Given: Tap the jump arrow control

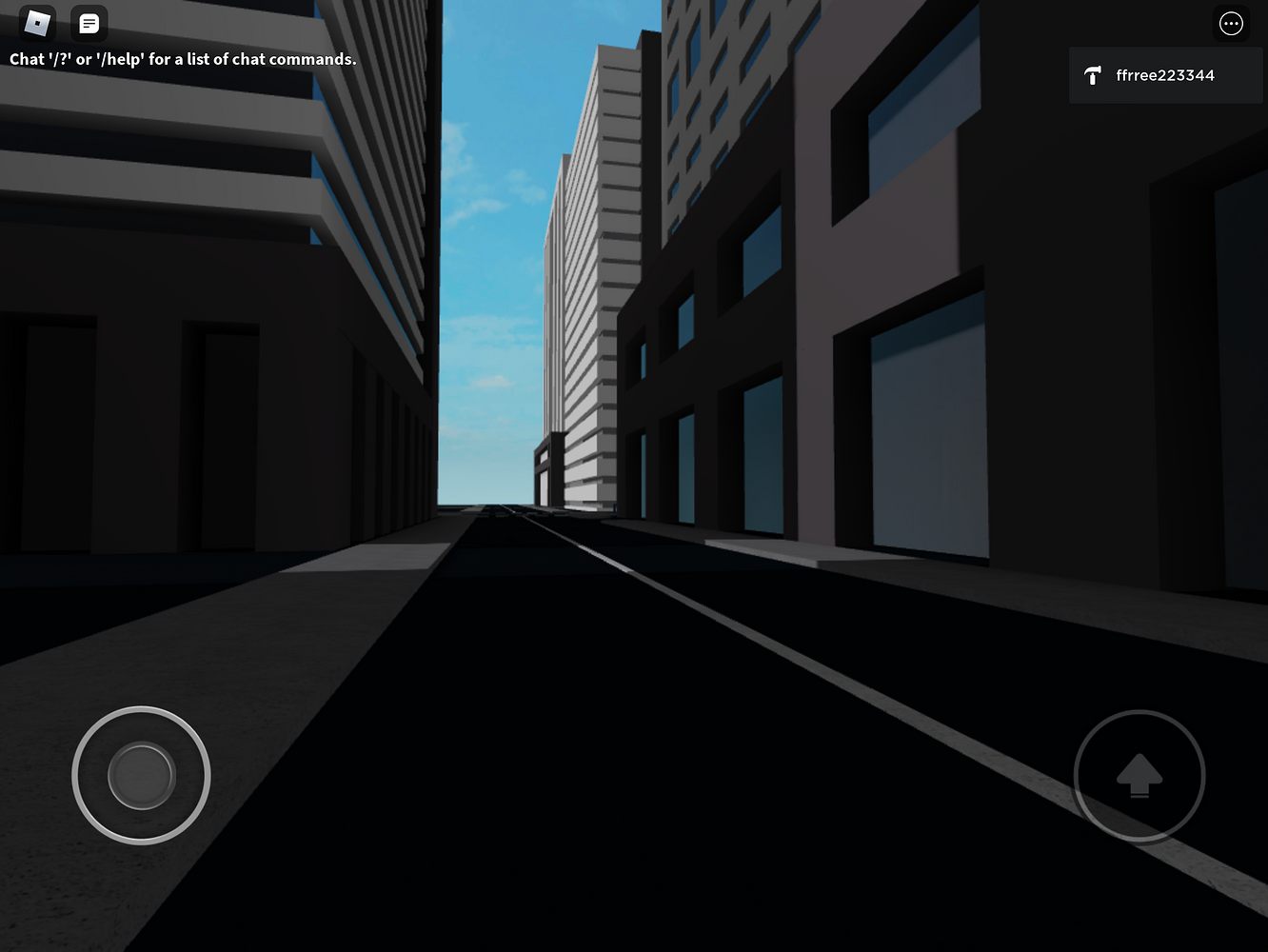Looking at the screenshot, I should tap(1139, 776).
